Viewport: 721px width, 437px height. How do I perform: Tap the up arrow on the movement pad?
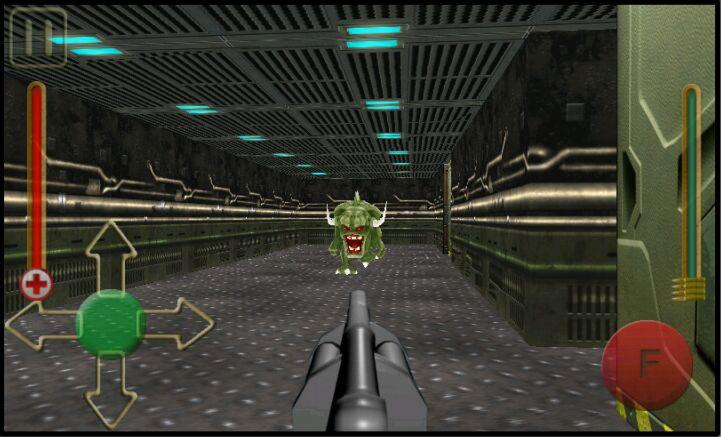[111, 248]
